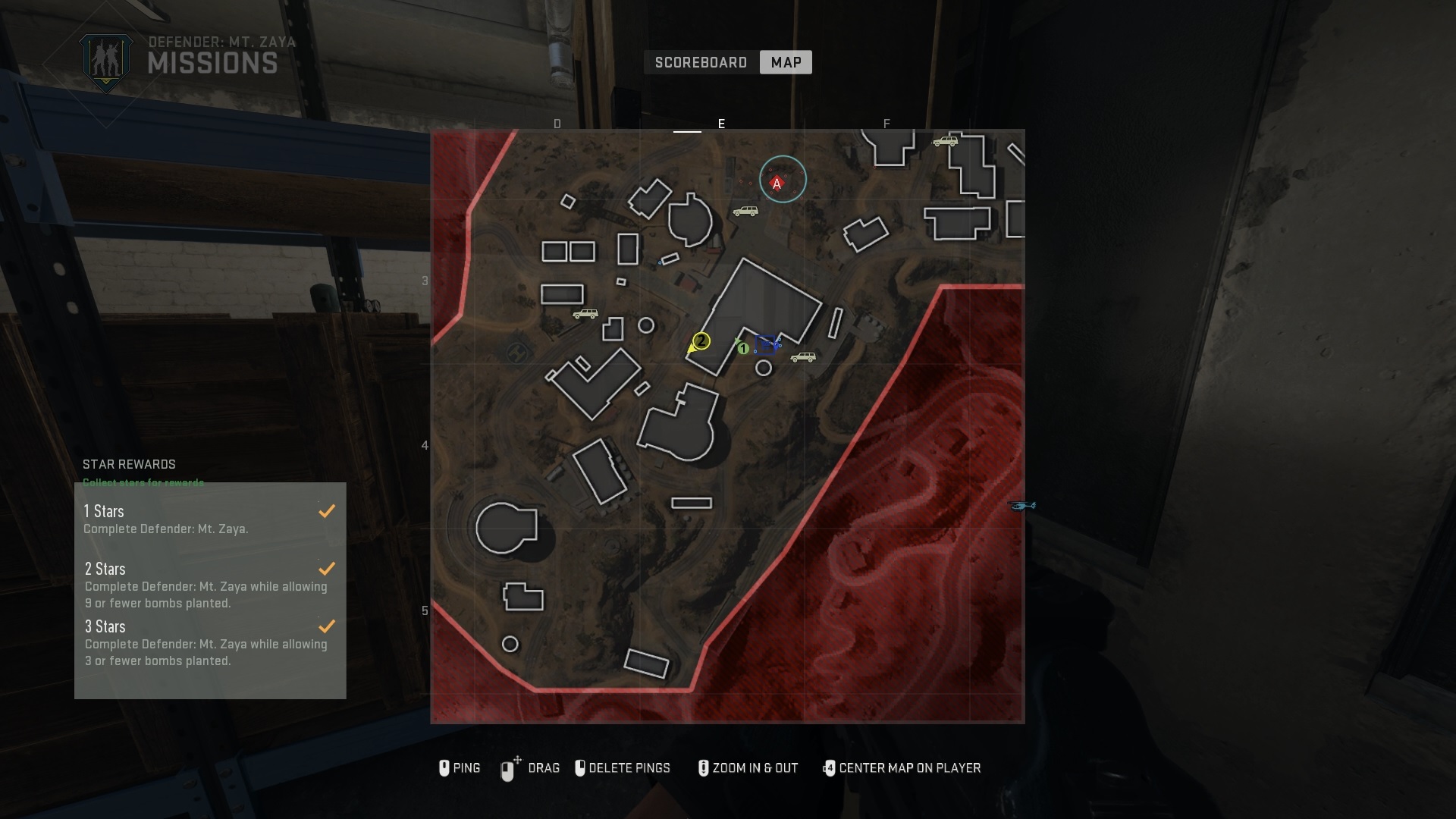
Task: Click the helicopter icon on the map's right edge
Action: [1023, 507]
